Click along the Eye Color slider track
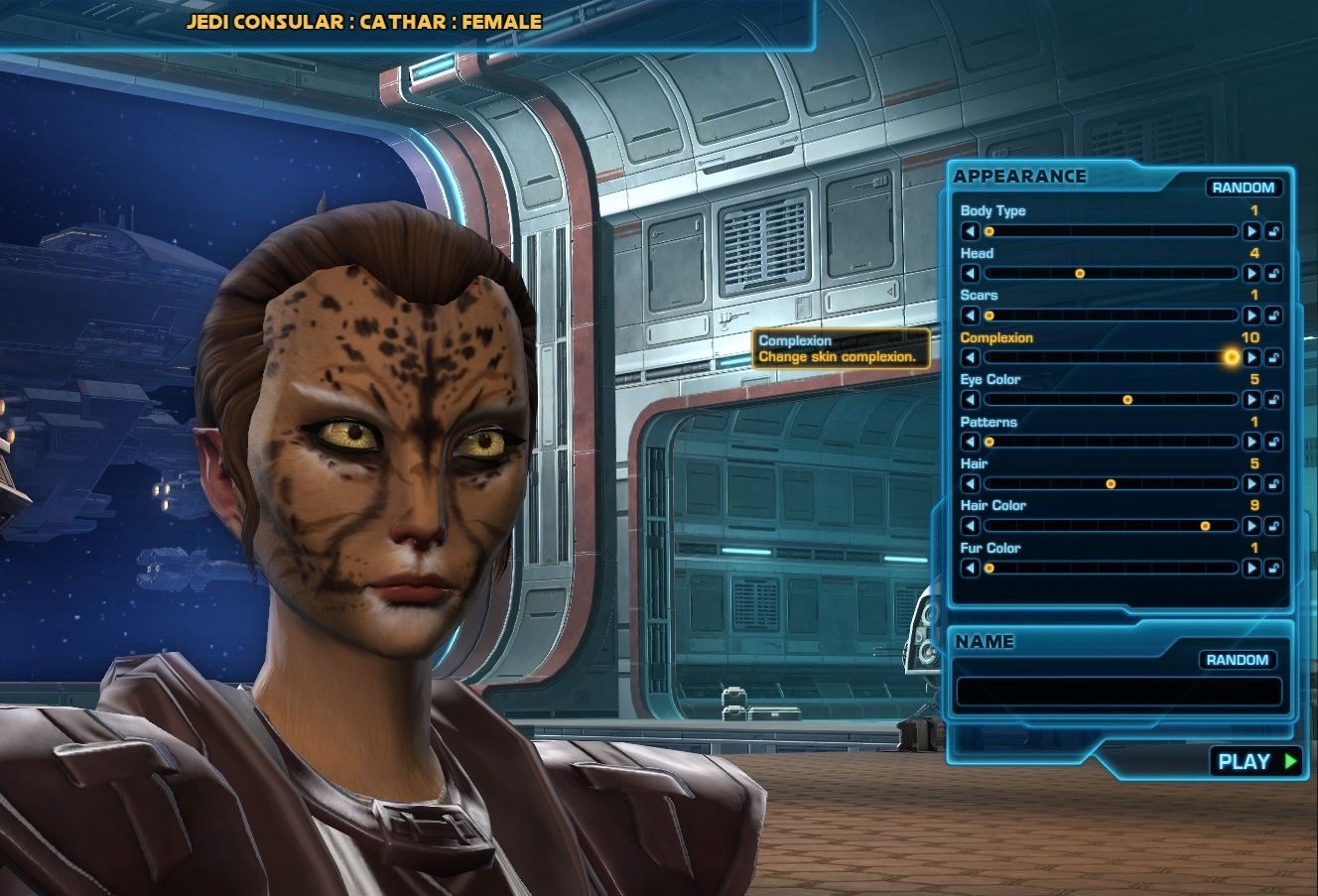 tap(1112, 400)
